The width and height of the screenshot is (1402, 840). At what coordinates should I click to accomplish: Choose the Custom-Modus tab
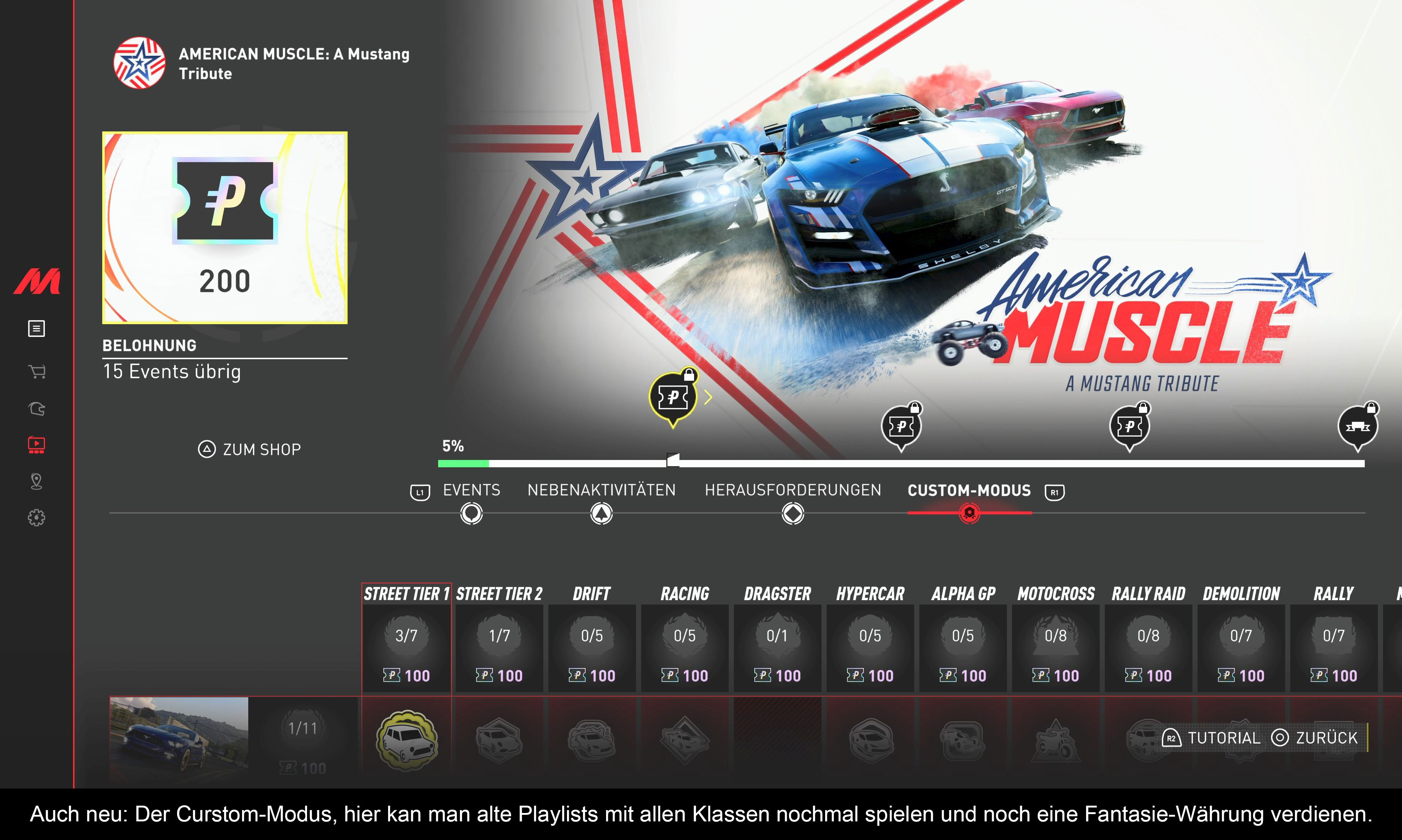[969, 490]
